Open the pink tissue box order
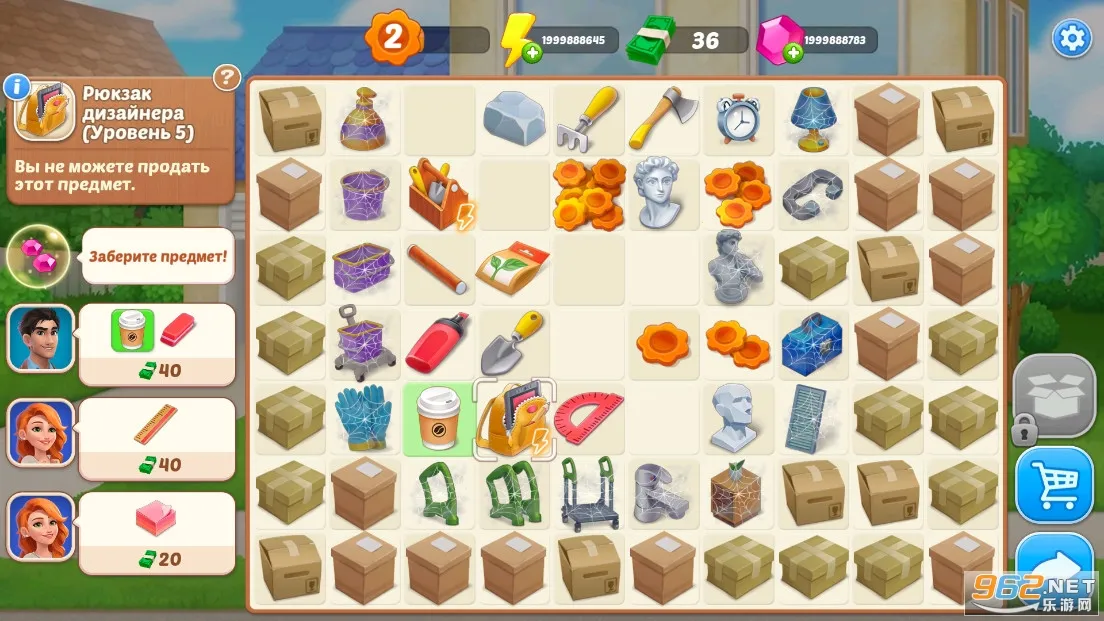Image resolution: width=1104 pixels, height=621 pixels. tap(156, 533)
